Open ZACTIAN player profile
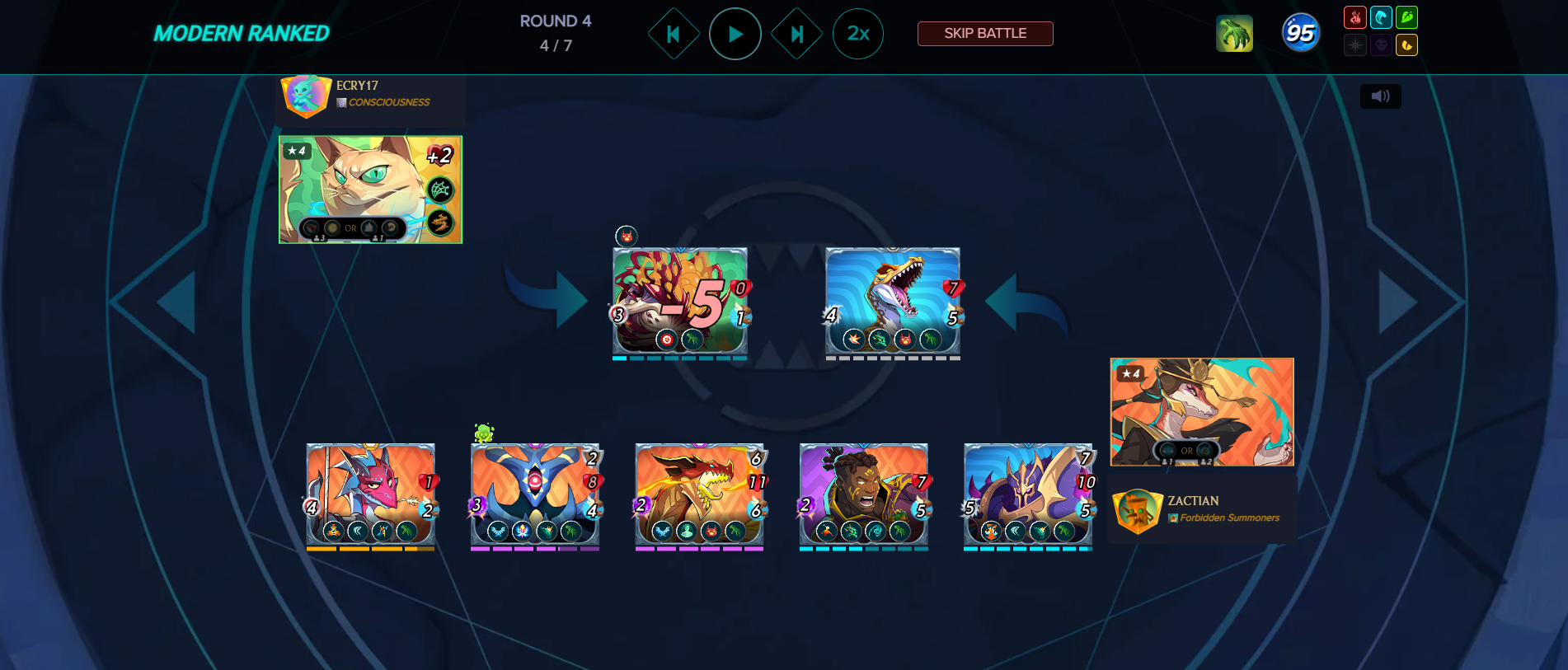 coord(1192,501)
